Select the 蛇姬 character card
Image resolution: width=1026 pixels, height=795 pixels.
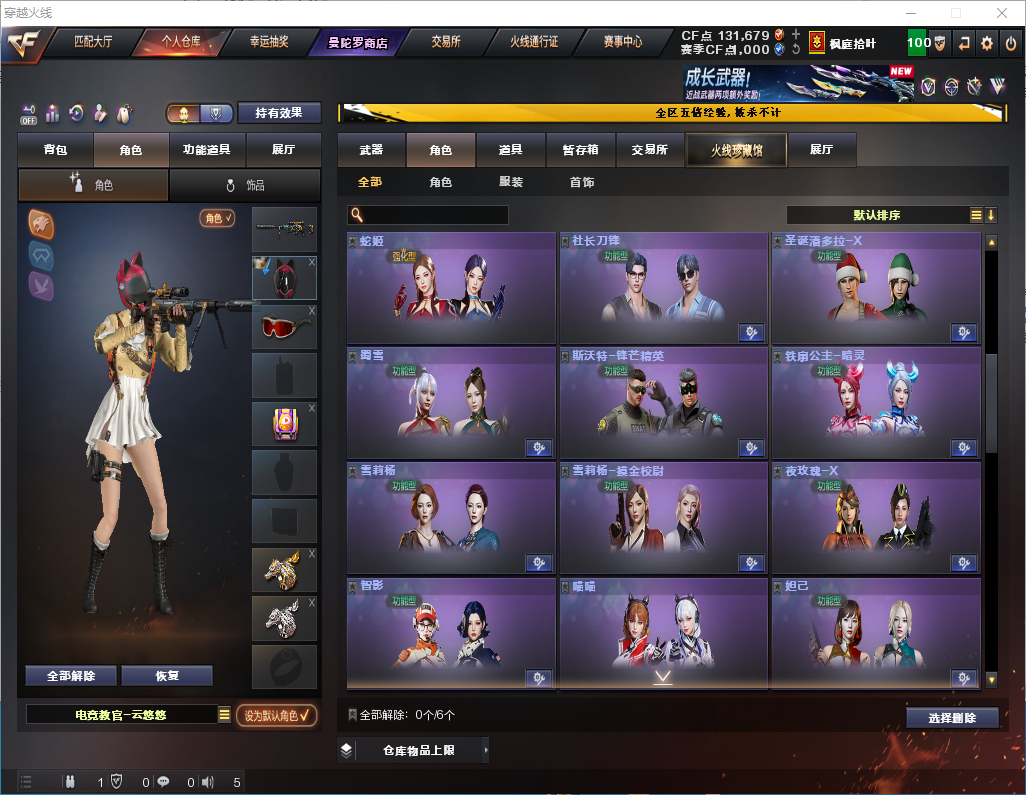(x=451, y=288)
